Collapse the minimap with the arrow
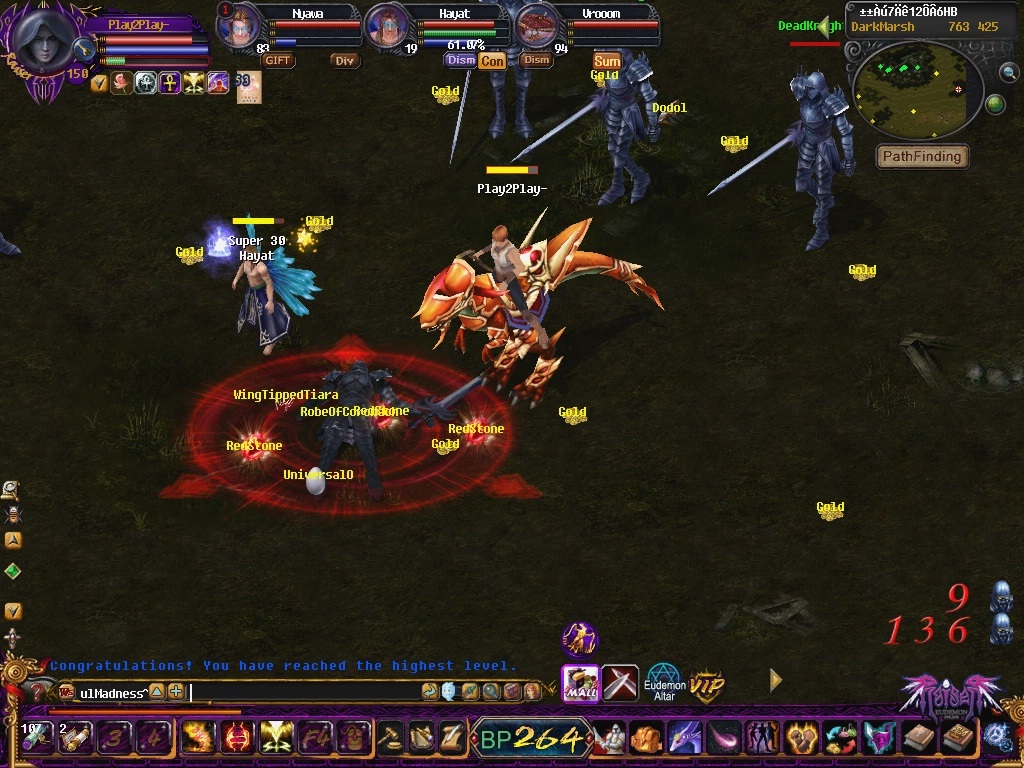This screenshot has height=768, width=1024. (824, 27)
